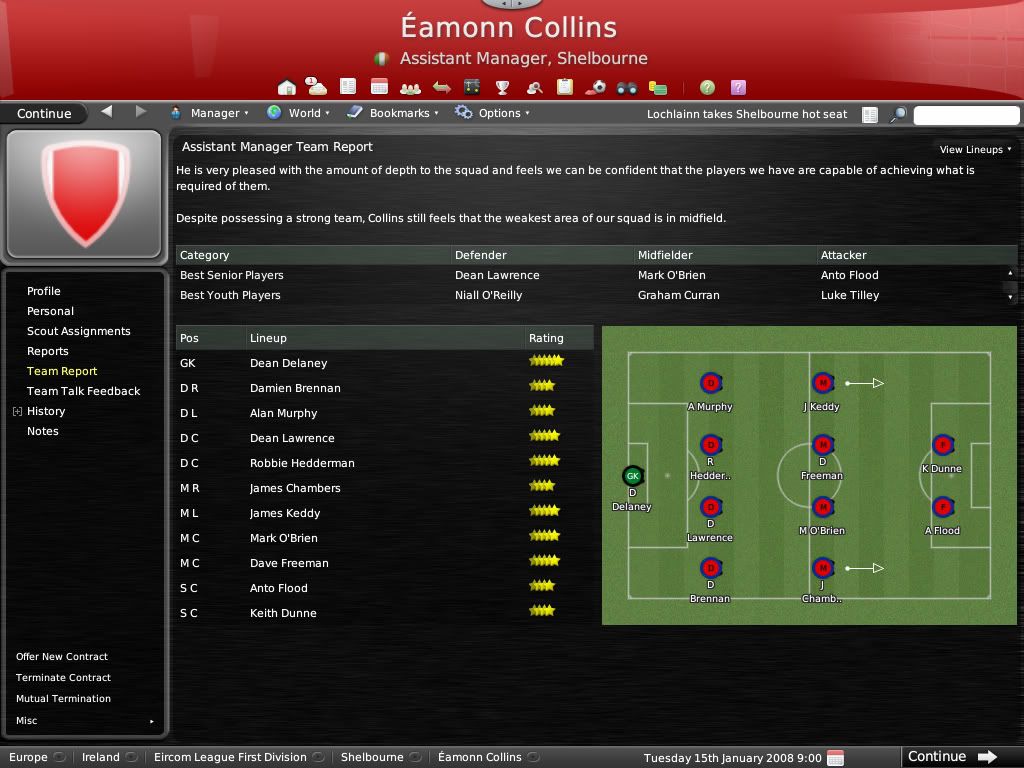Screen dimensions: 1024x768
Task: Select Profile in the side menu
Action: 44,291
